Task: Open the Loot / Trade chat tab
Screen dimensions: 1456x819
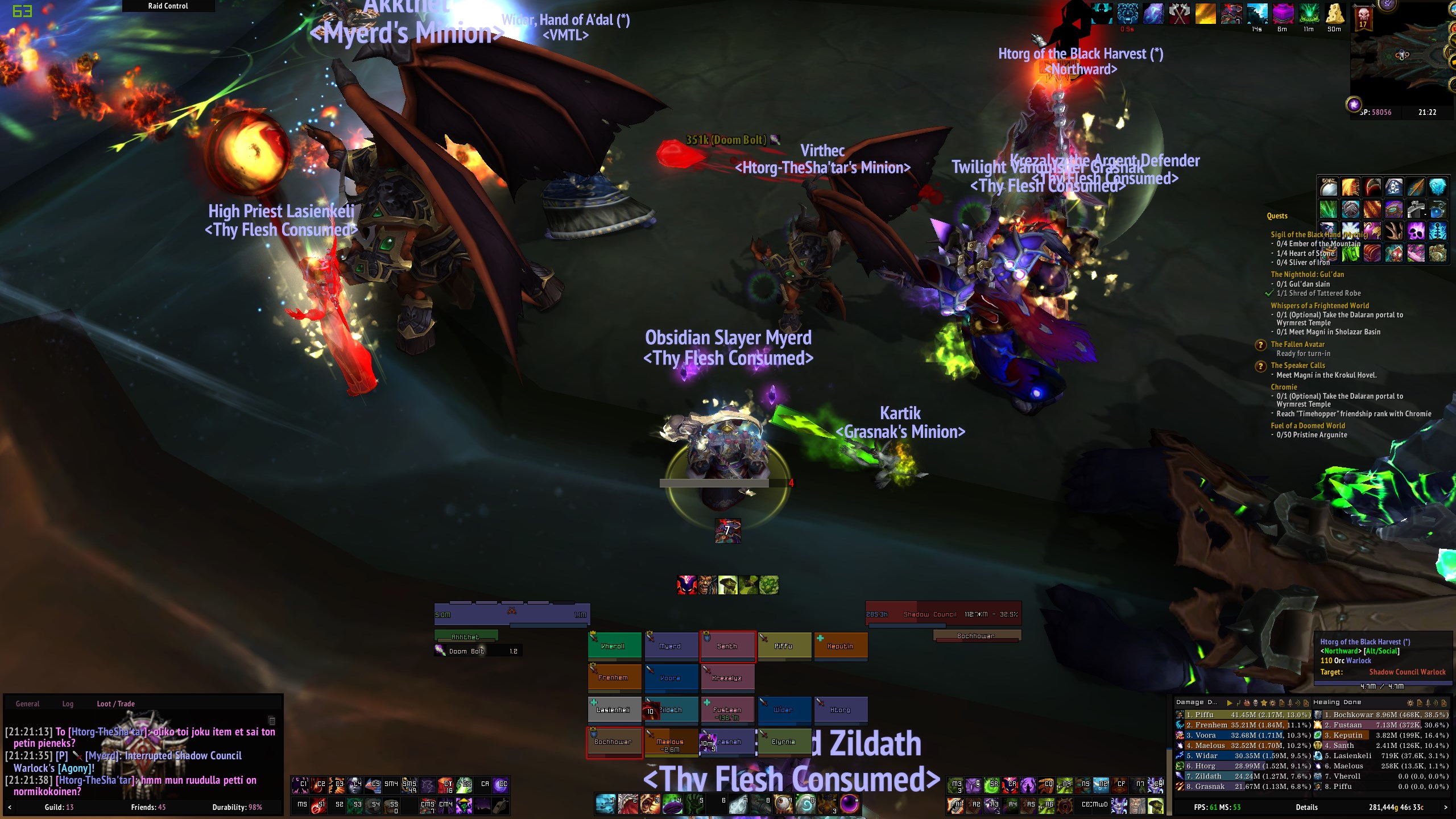Action: [115, 704]
